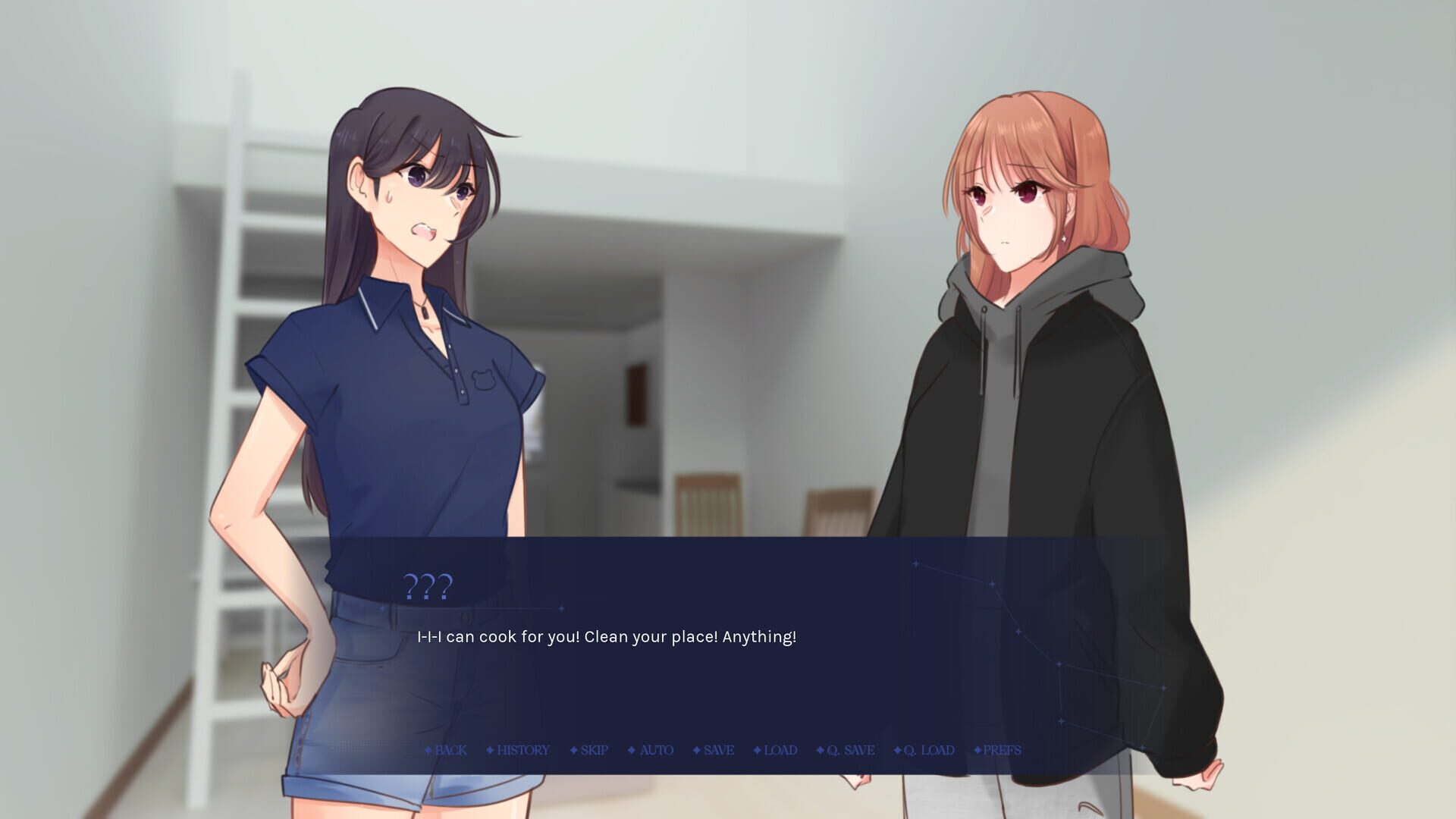This screenshot has width=1456, height=819.
Task: Click BACK to rewind dialogue
Action: (451, 750)
